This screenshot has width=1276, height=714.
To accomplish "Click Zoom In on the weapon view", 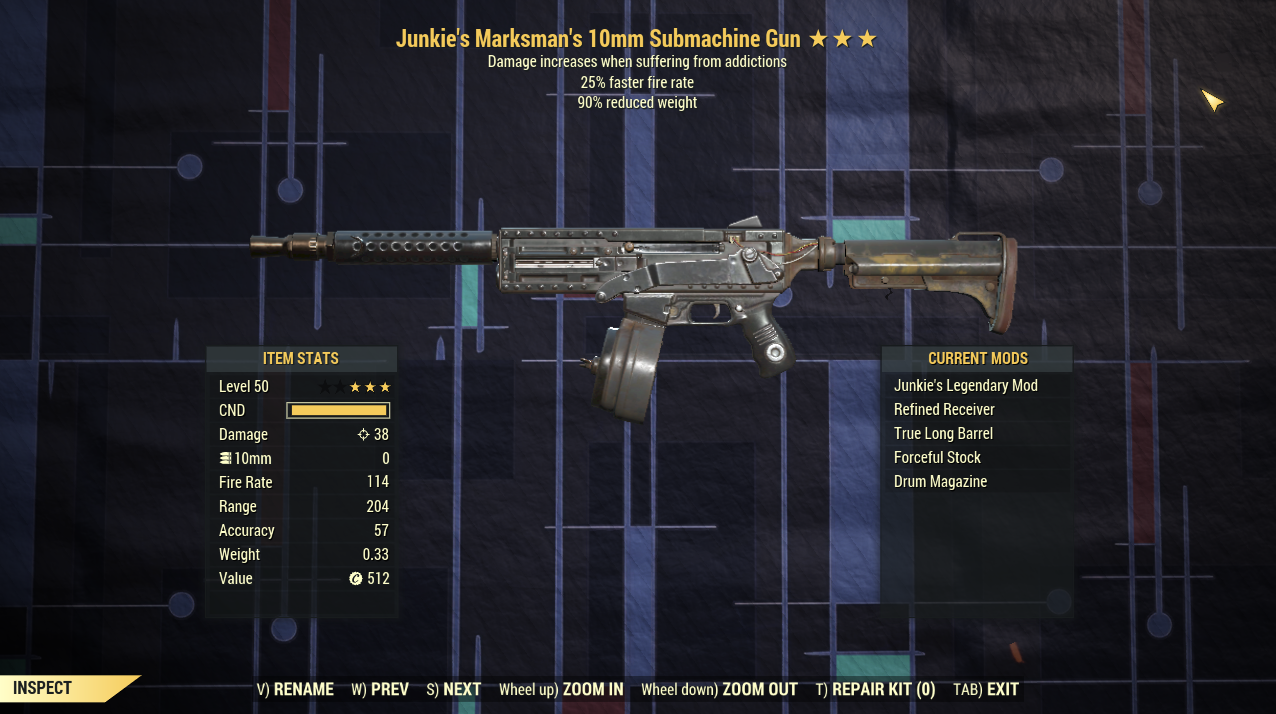I will coord(561,689).
